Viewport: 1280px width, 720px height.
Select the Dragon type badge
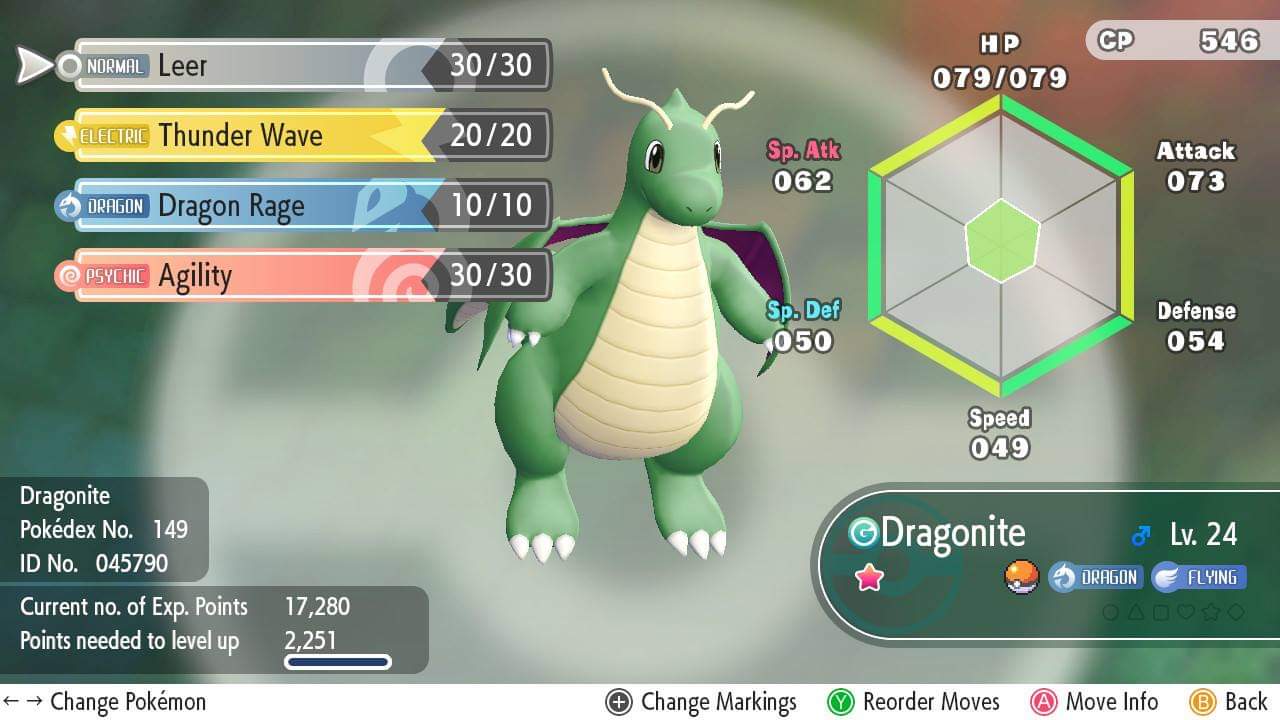click(x=1098, y=577)
